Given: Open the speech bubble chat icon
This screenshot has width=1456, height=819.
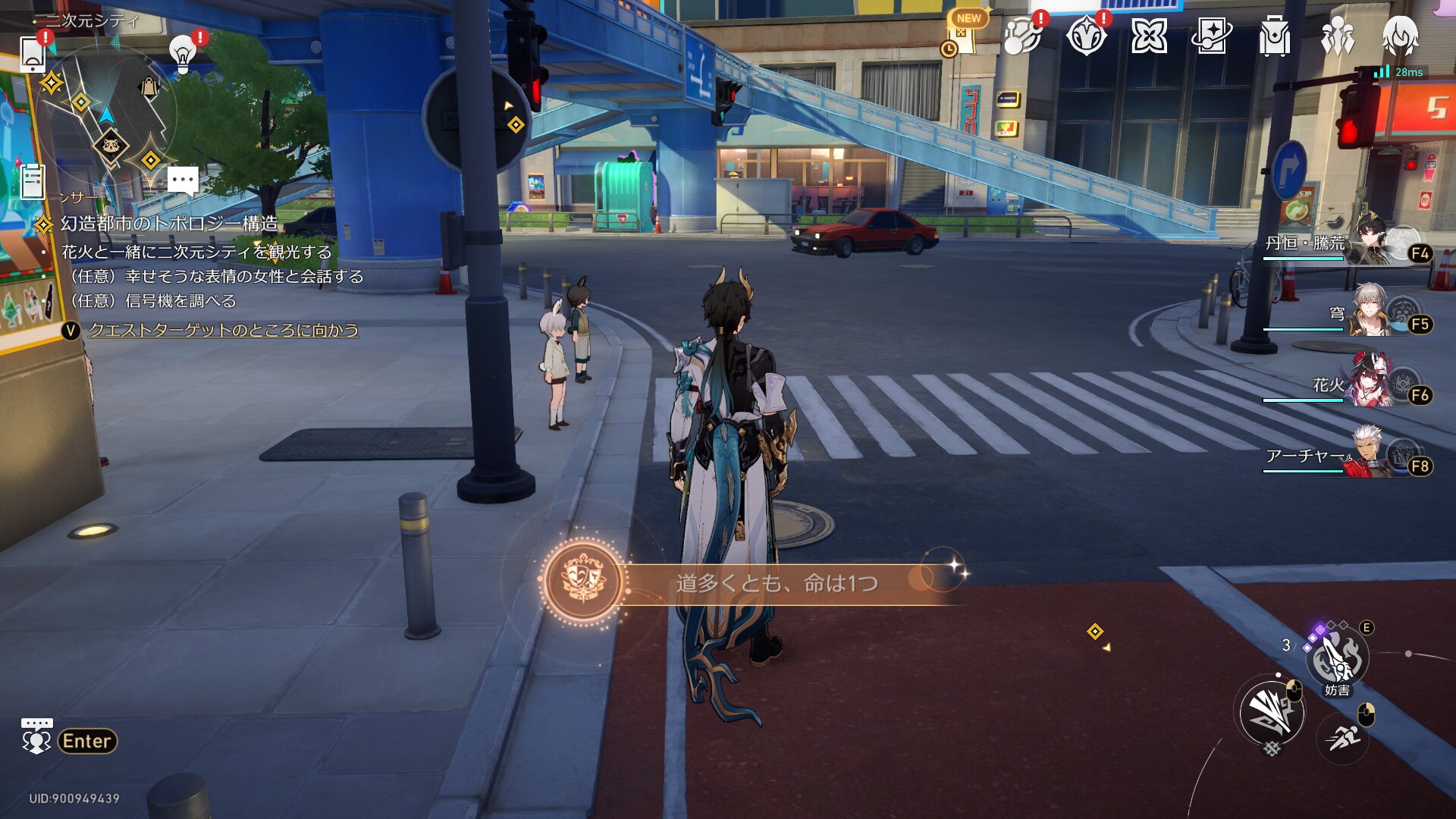Looking at the screenshot, I should [x=183, y=181].
